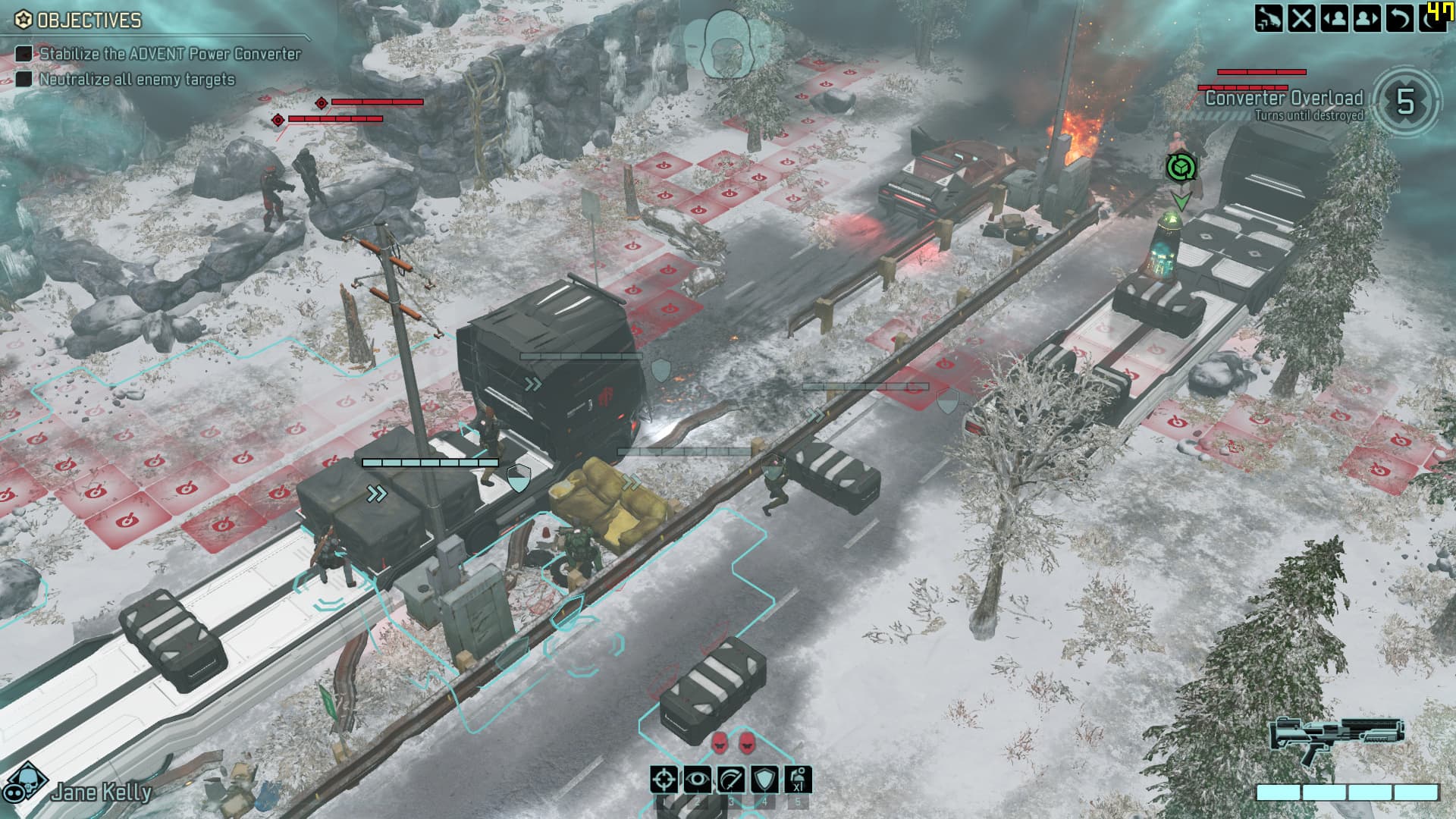This screenshot has height=819, width=1456.
Task: Select the Evac soldier ability icon
Action: click(798, 780)
